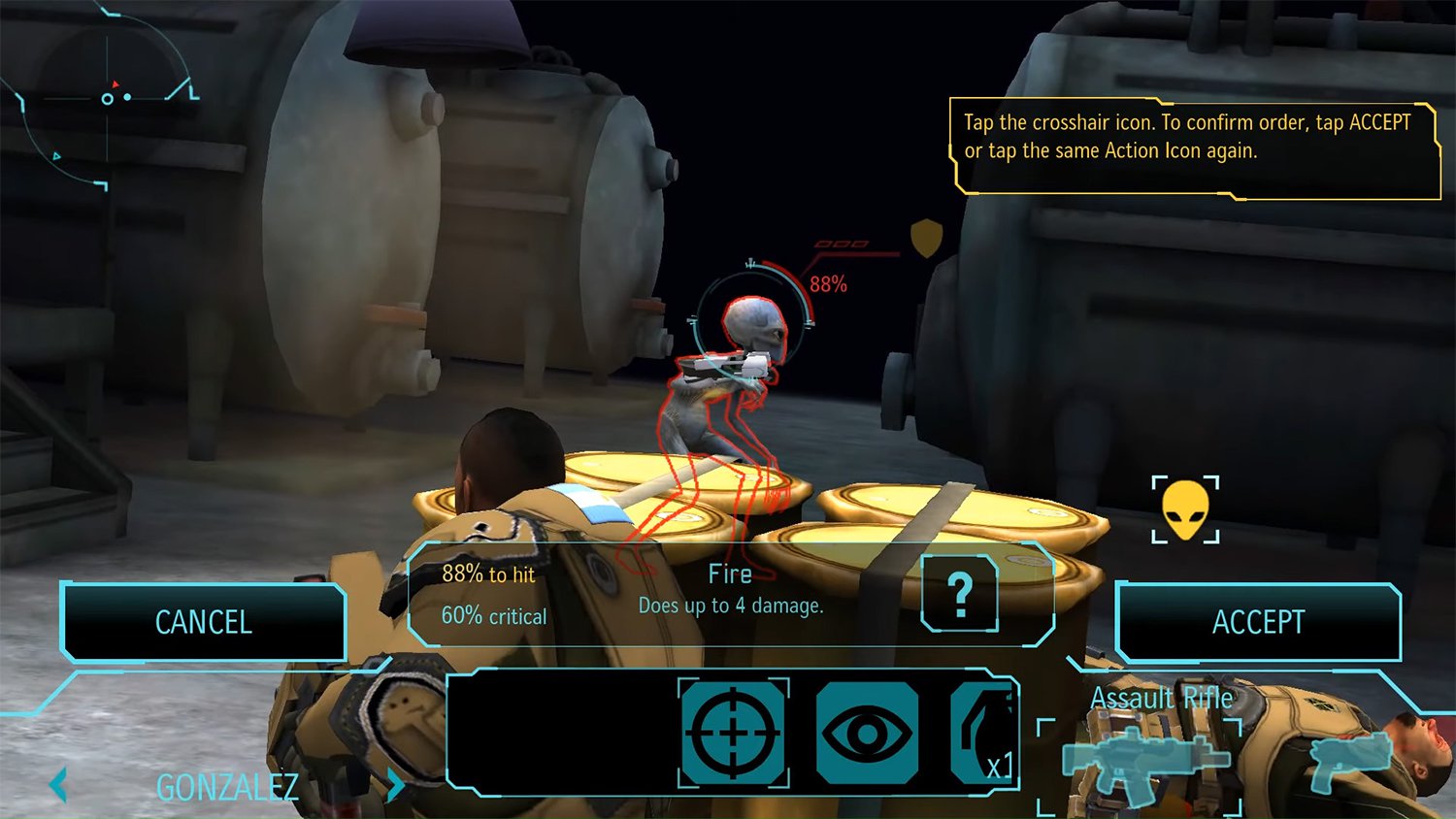Select the Assault Rifle weapon

pyautogui.click(x=1143, y=759)
